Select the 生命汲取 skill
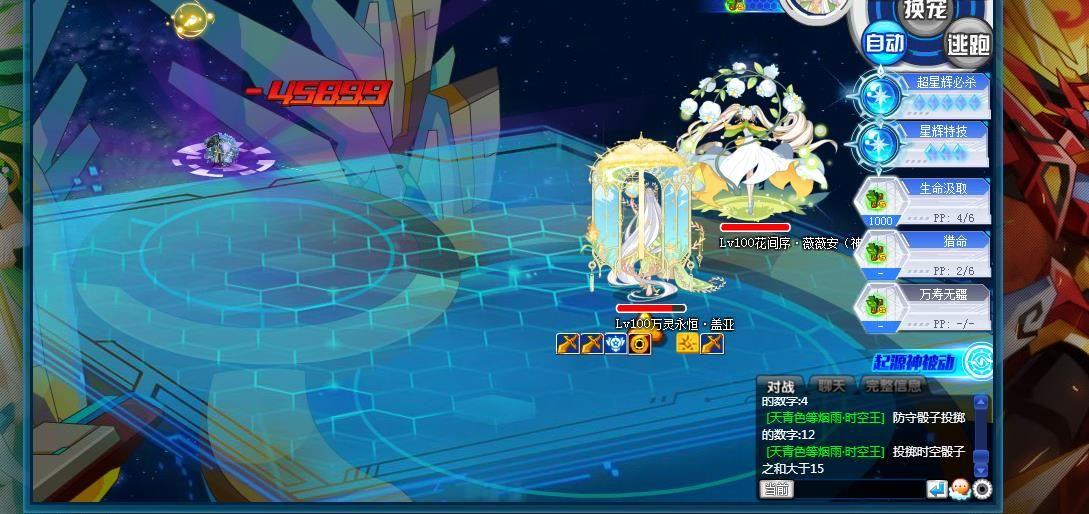 point(925,201)
